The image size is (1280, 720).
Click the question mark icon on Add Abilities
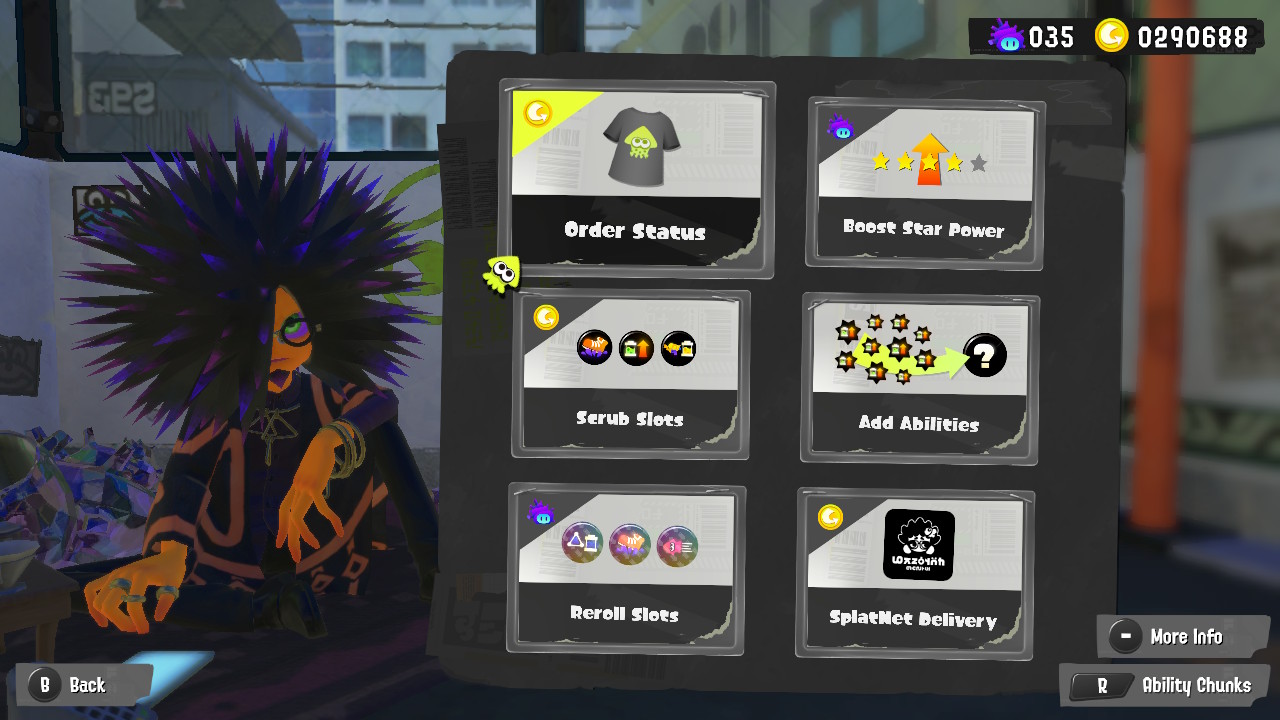982,354
